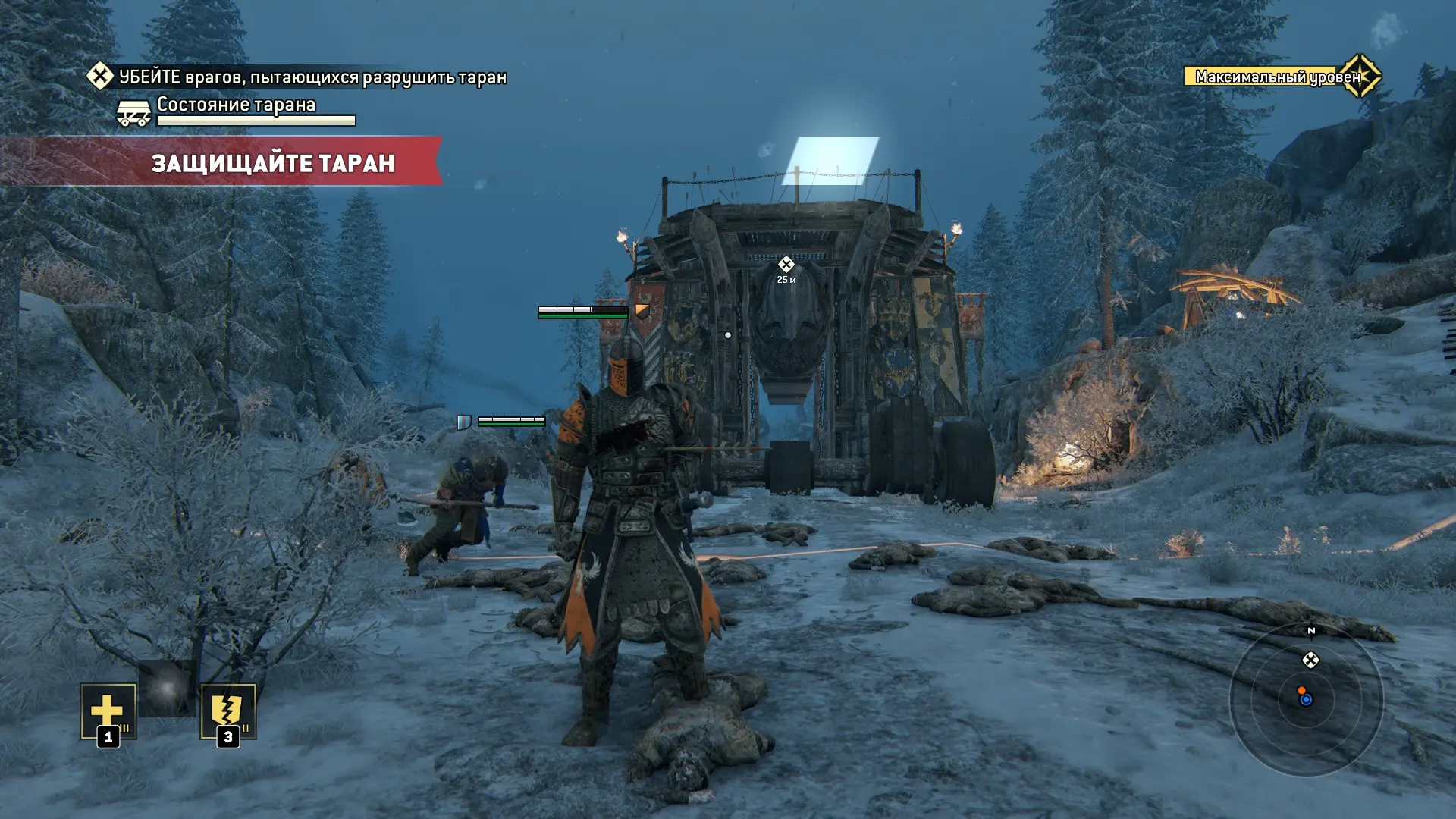Activate the lightning shield feat icon
The image size is (1456, 819).
tap(227, 711)
